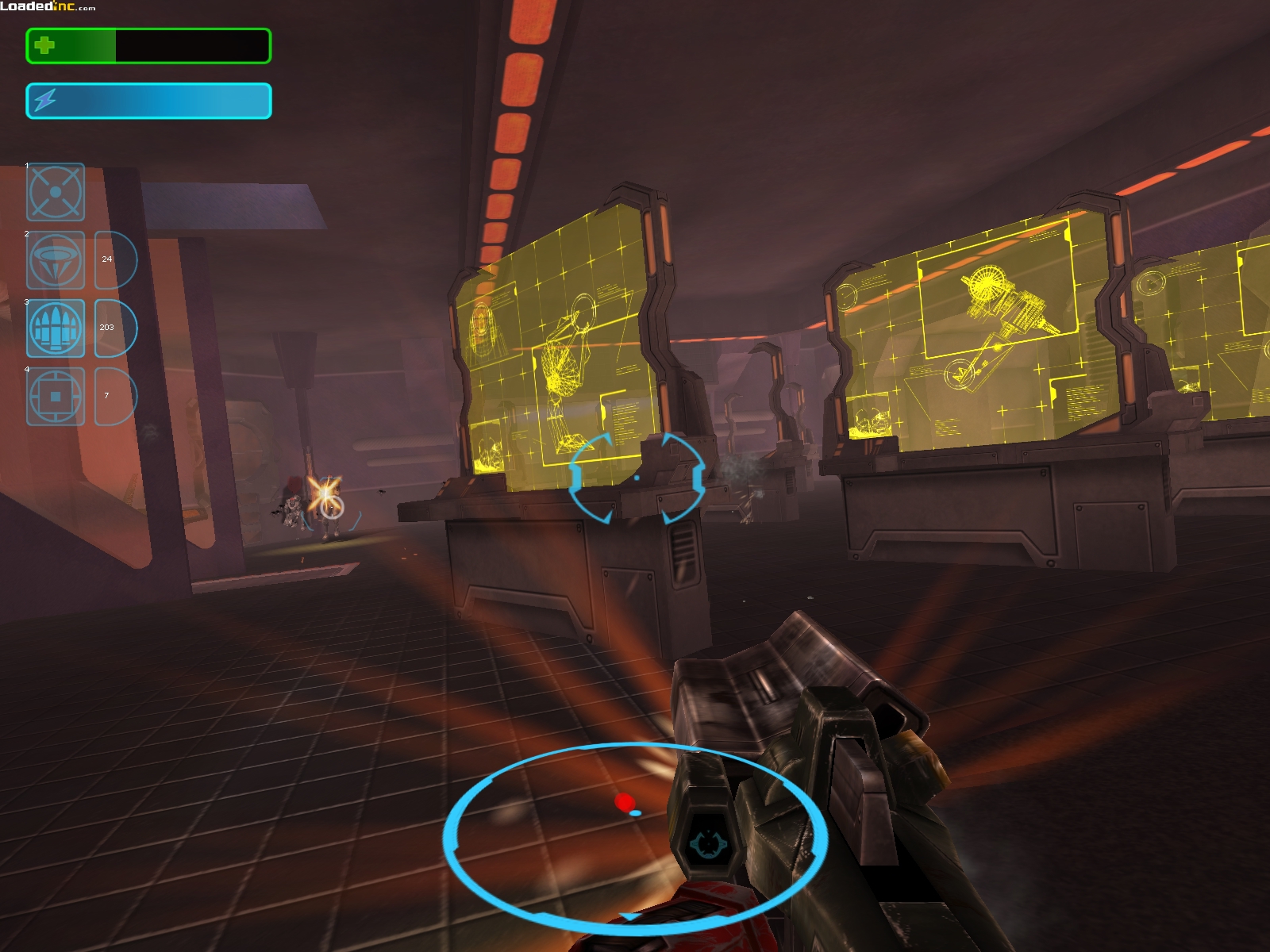Toggle the targeting reticle at screen center
Image resolution: width=1270 pixels, height=952 pixels.
point(635,478)
